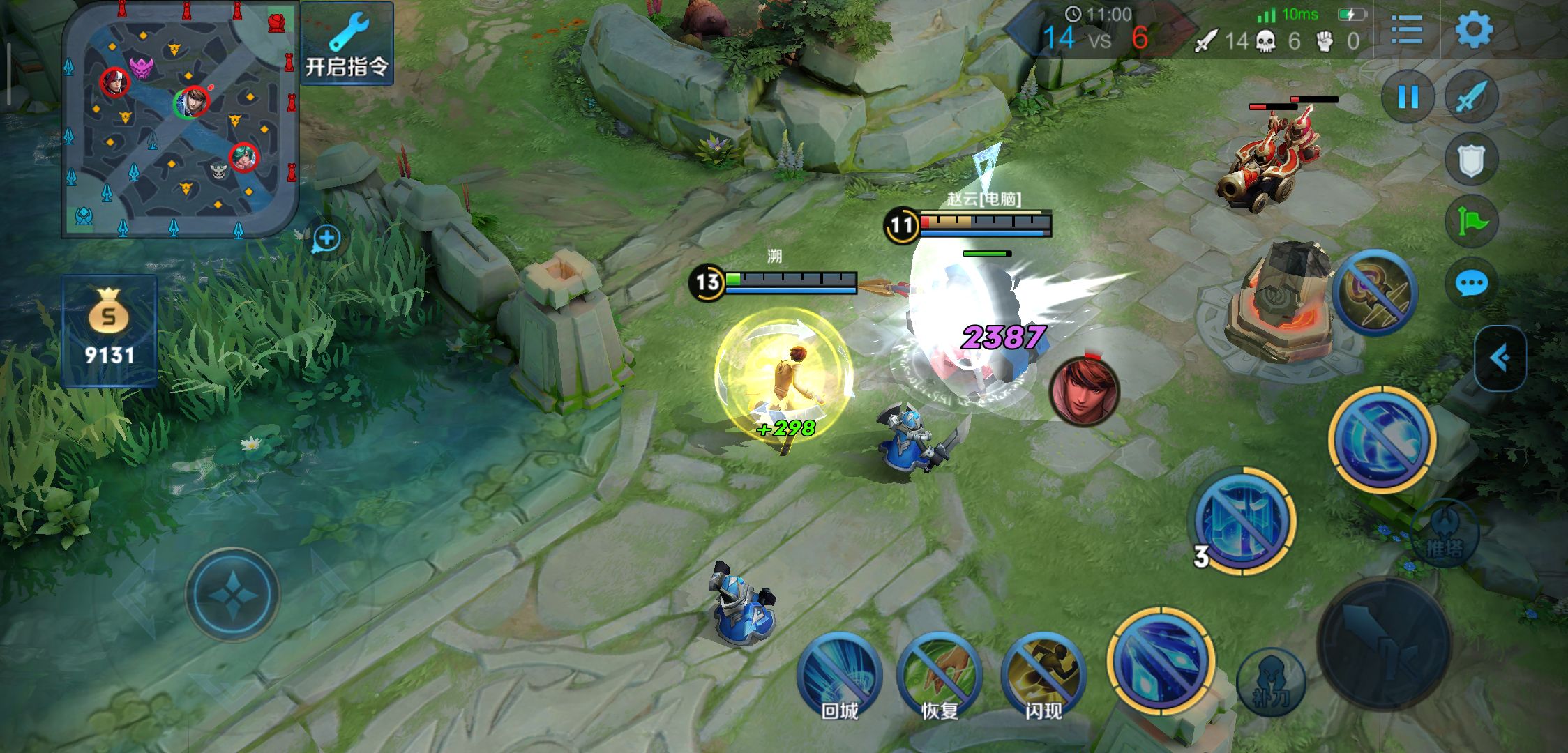1568x753 pixels.
Task: Send the sword attack signal
Action: click(x=1472, y=97)
